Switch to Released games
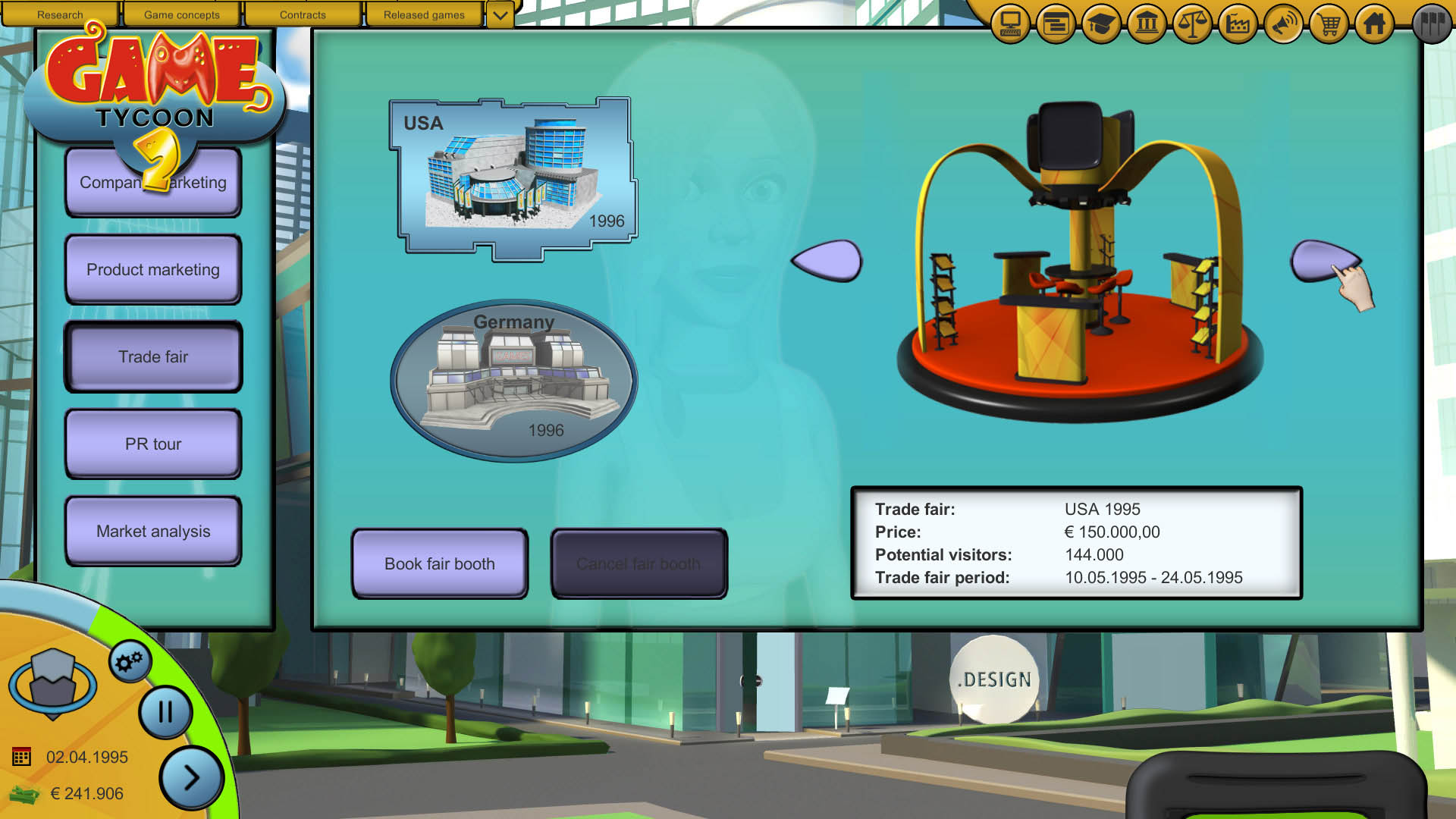This screenshot has height=819, width=1456. 424,14
